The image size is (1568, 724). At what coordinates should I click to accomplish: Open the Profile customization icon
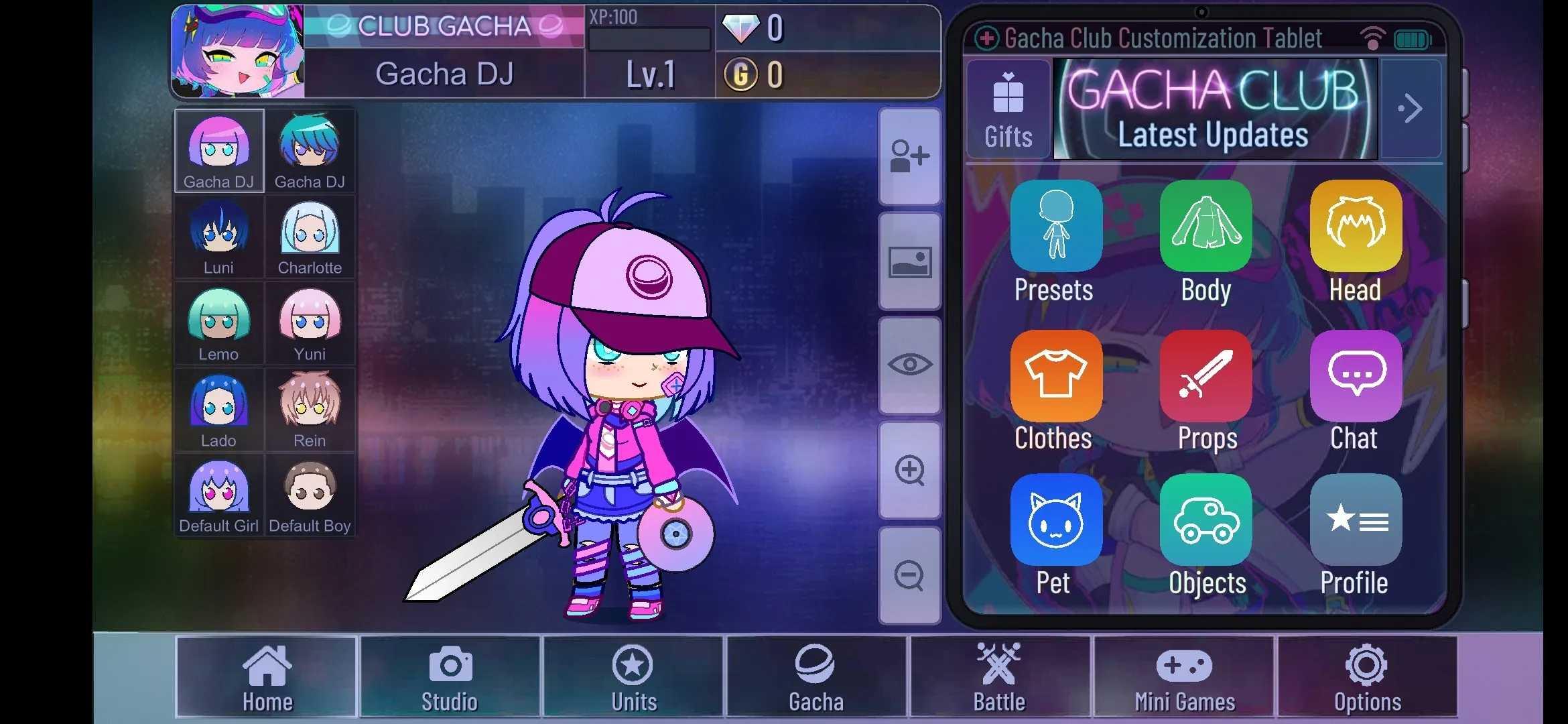pyautogui.click(x=1355, y=522)
